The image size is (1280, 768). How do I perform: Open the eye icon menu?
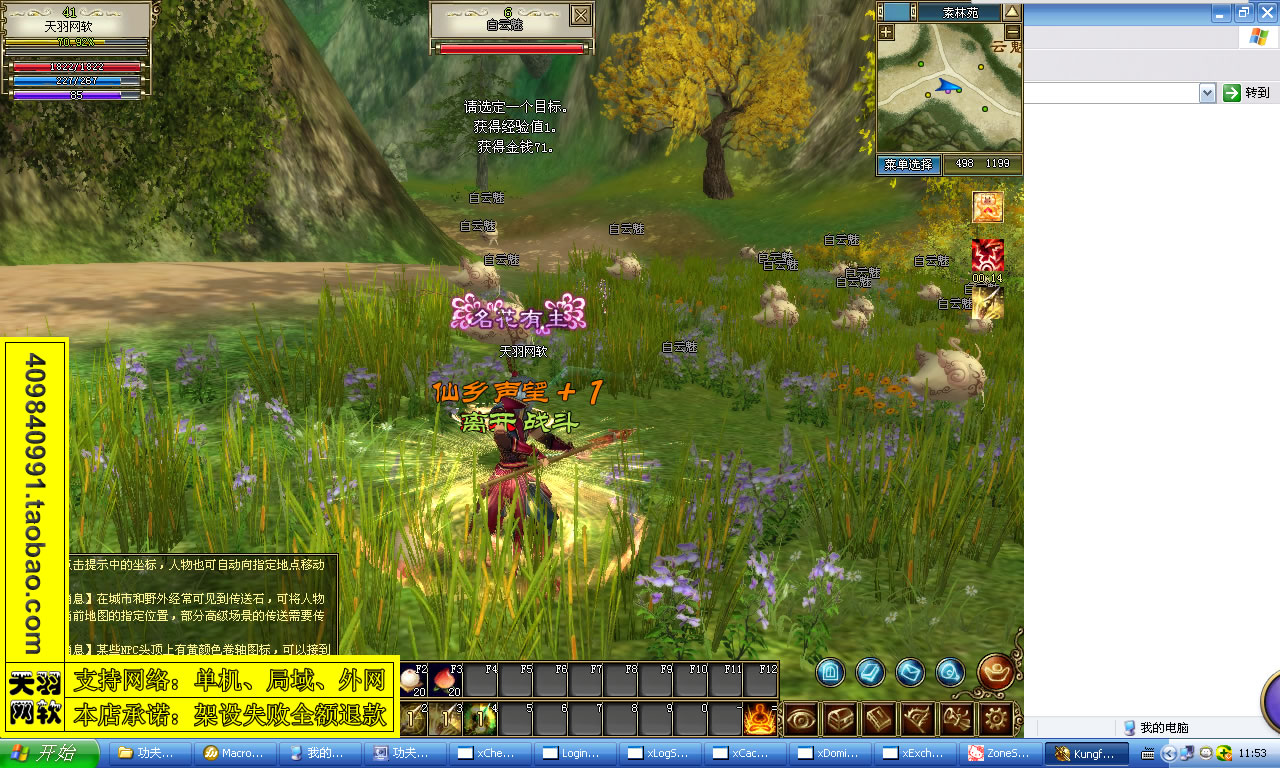coord(801,719)
